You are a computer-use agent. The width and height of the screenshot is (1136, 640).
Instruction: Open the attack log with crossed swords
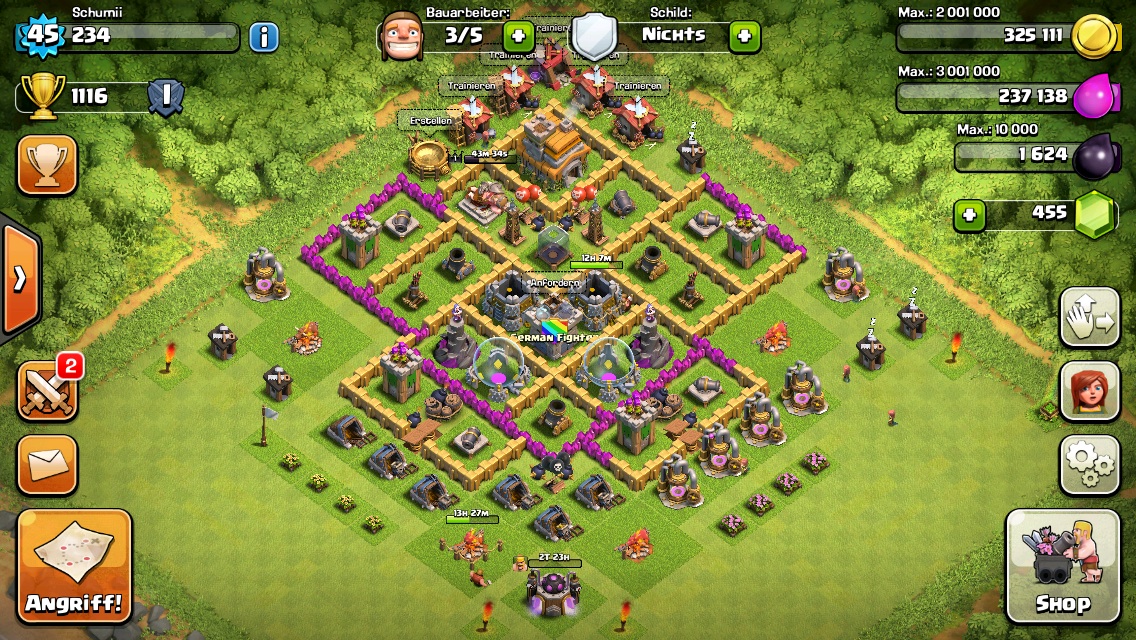point(47,389)
